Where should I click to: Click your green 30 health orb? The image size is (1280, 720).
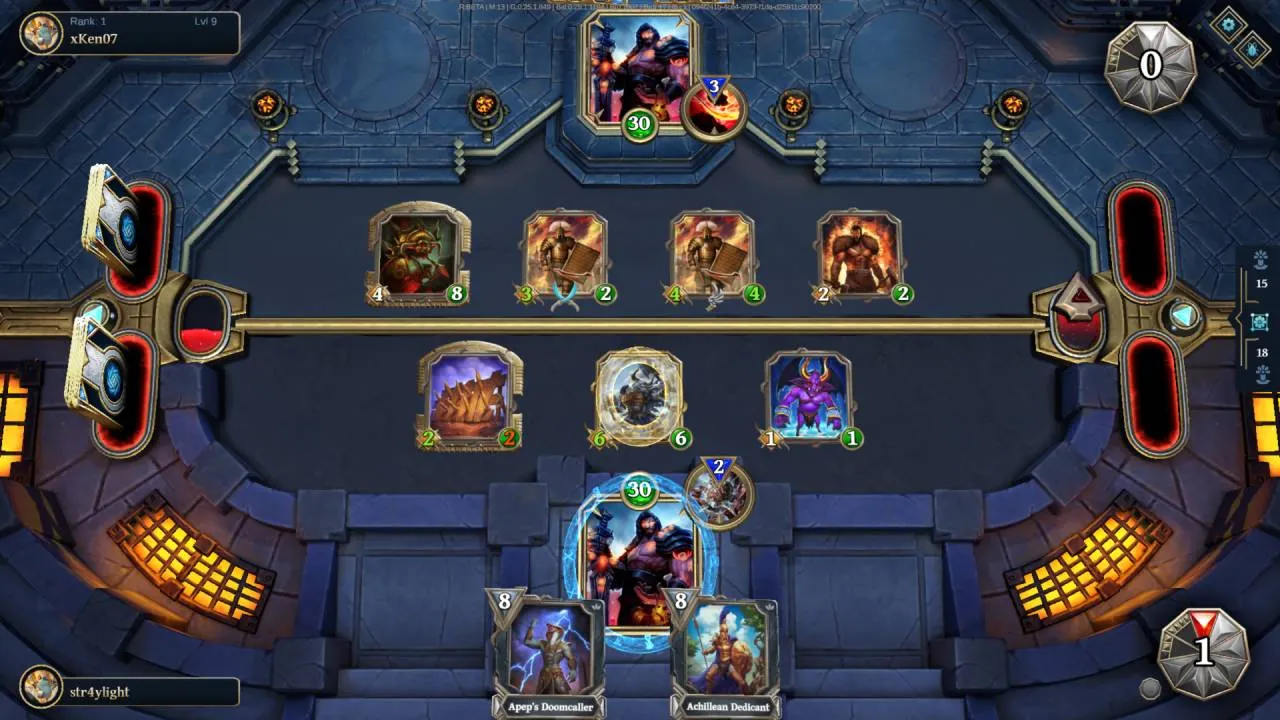click(637, 491)
